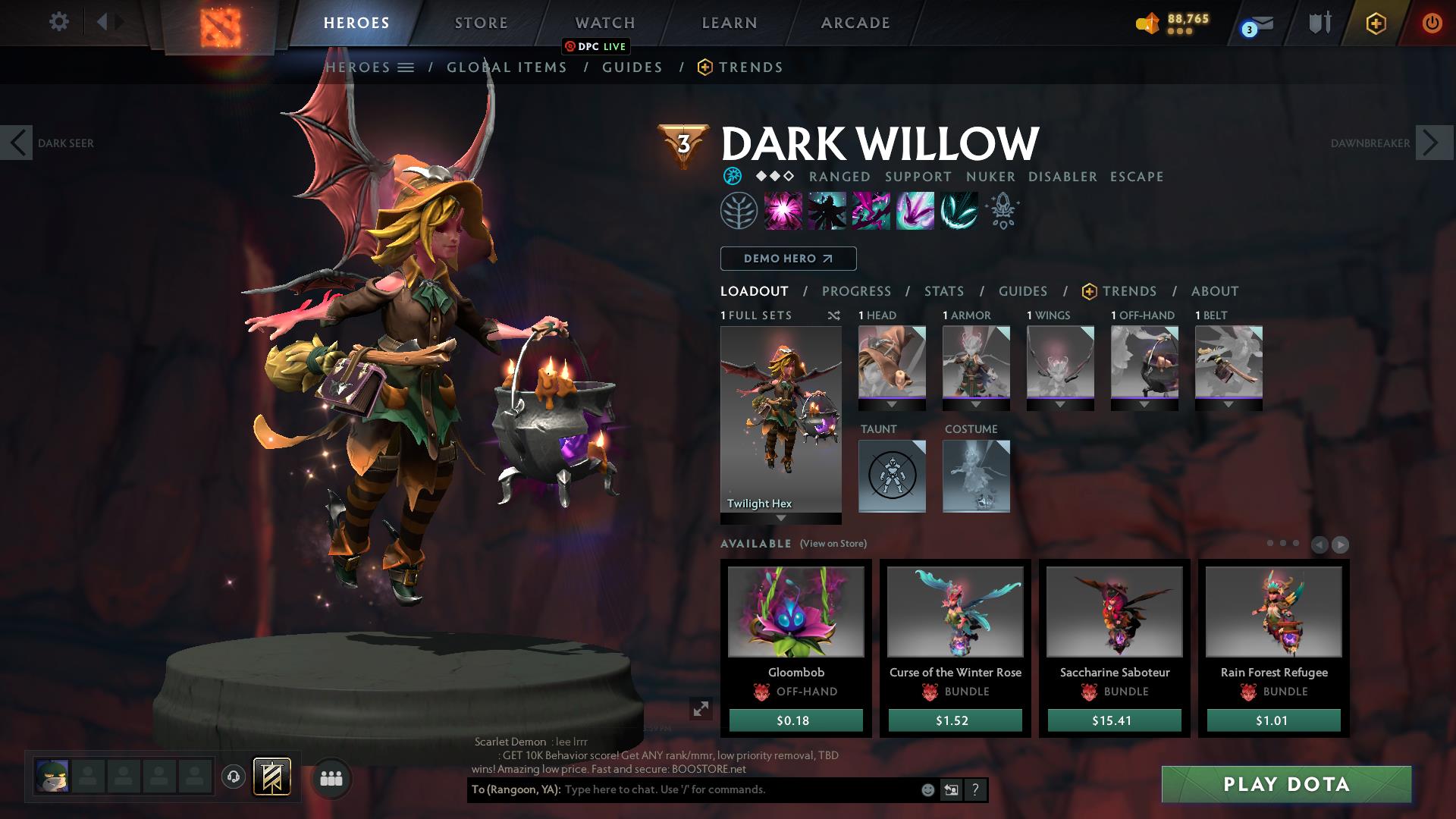Image resolution: width=1456 pixels, height=819 pixels.
Task: Click the shuffle icon next to Full Sets
Action: click(834, 315)
